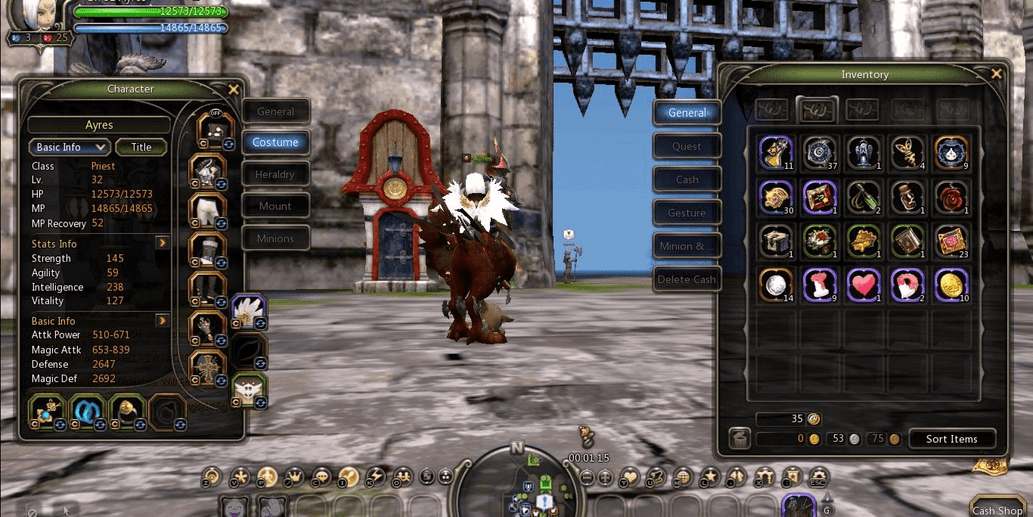Close the Character window

coord(233,89)
